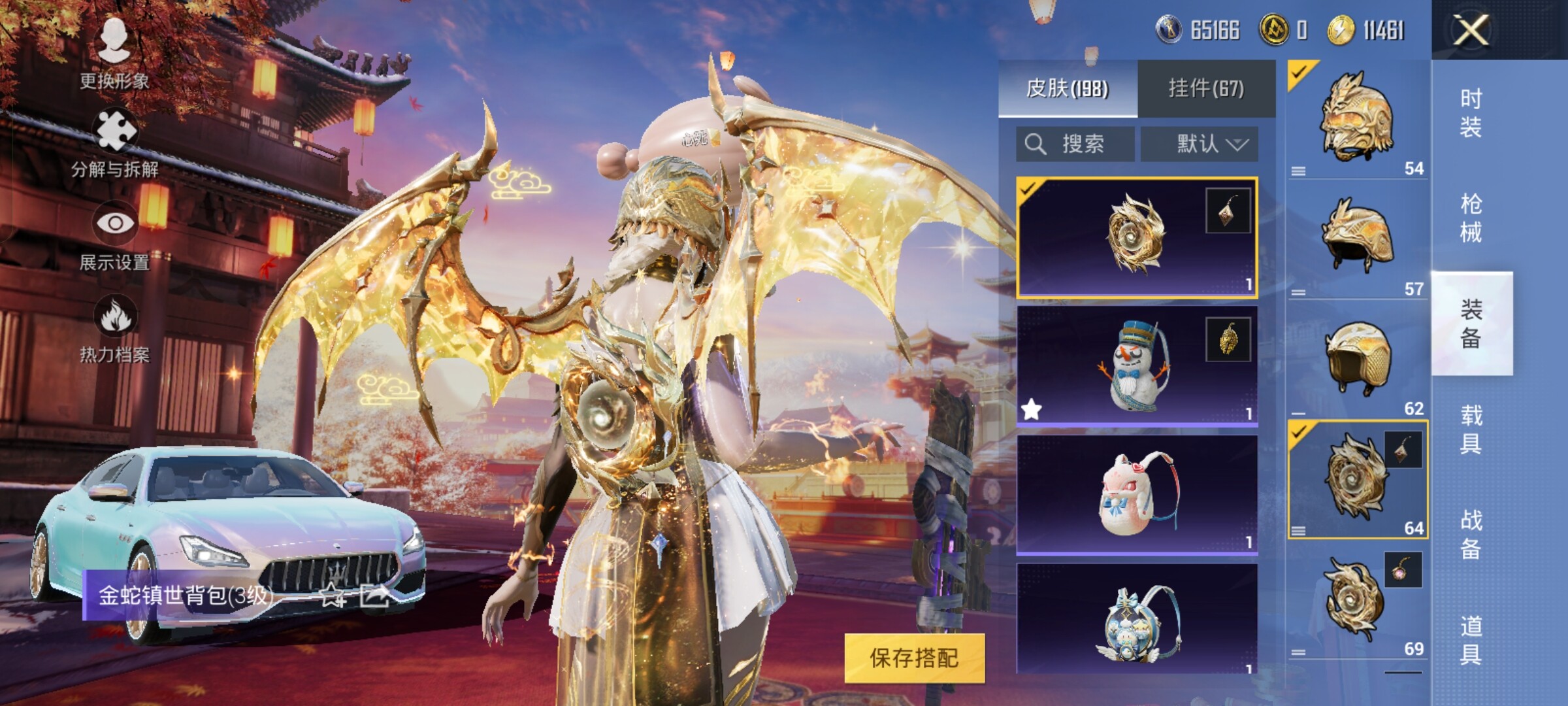Go to the 时装 outfits category
1568x706 pixels.
[1471, 112]
